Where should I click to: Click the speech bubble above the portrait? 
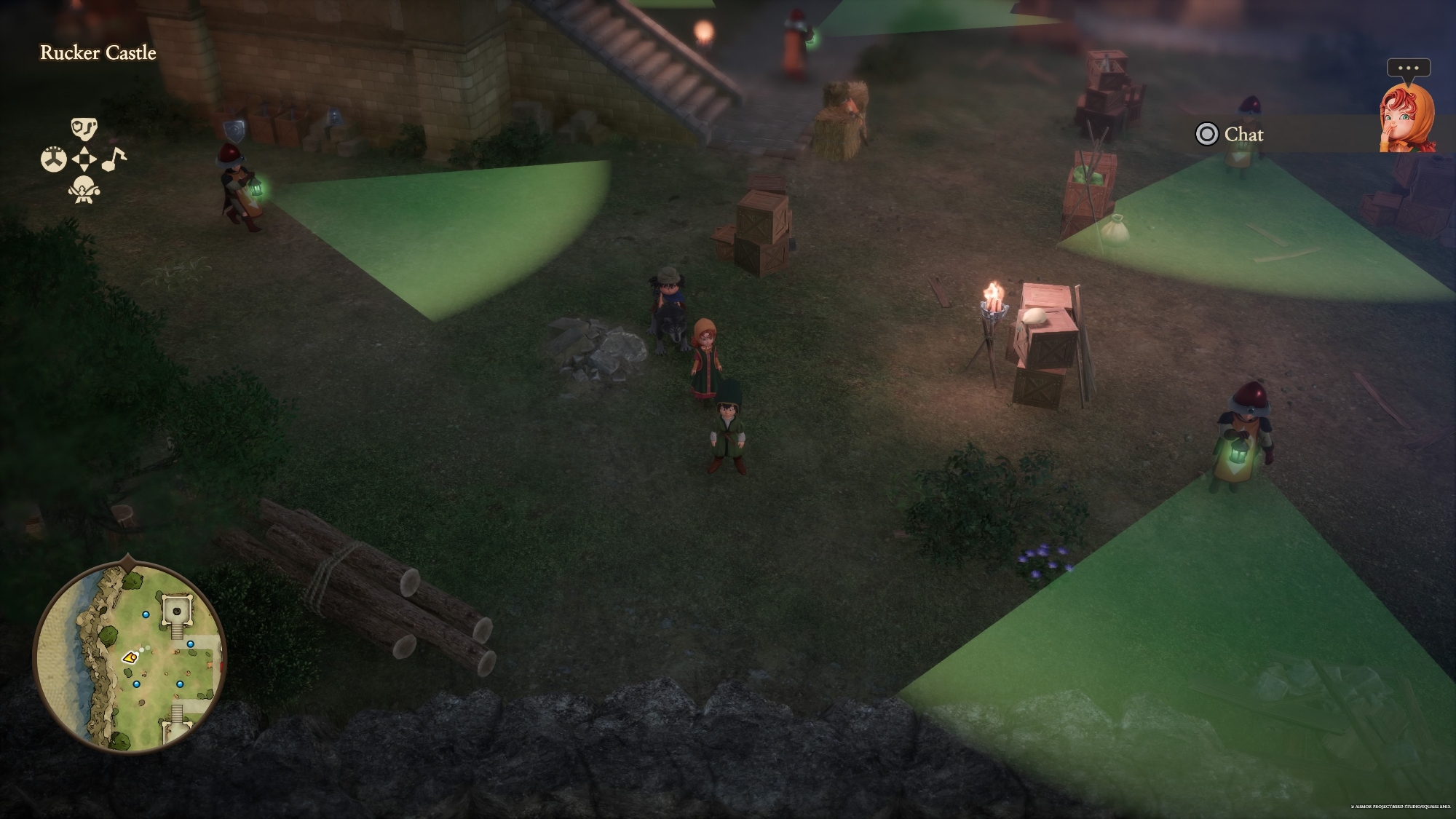point(1408,68)
